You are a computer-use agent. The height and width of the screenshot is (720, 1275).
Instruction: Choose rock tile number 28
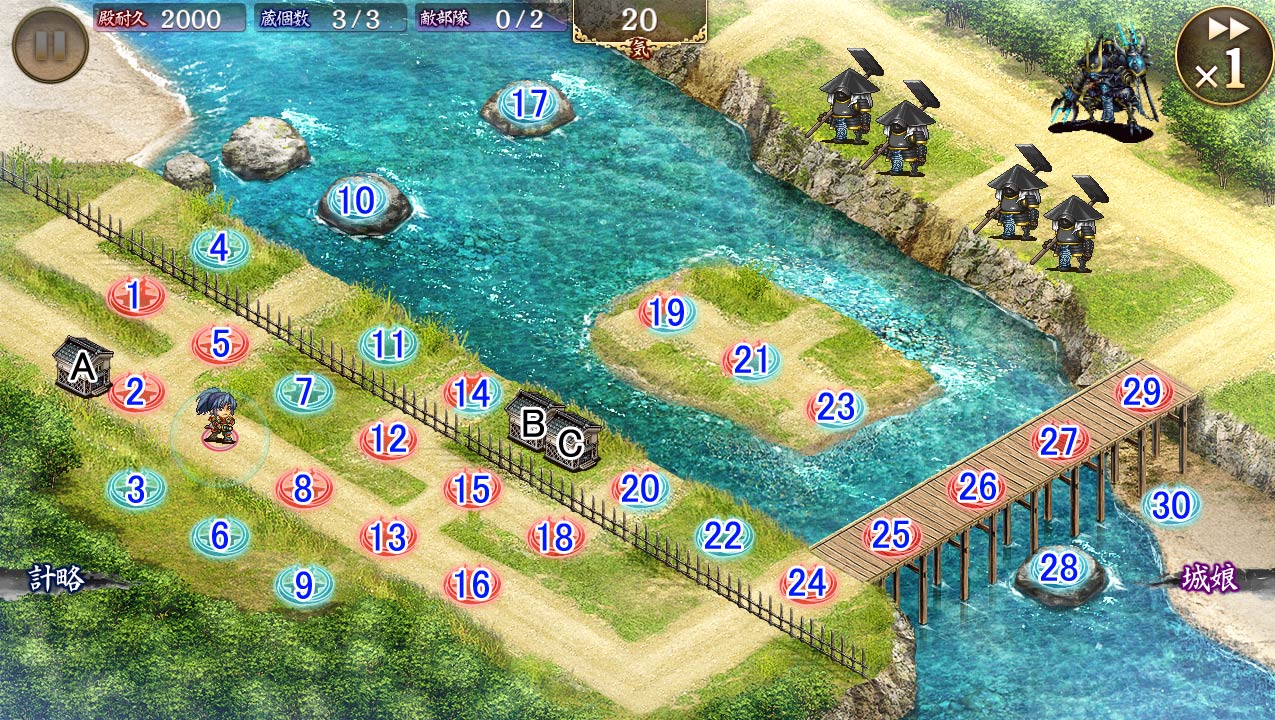(x=1060, y=569)
